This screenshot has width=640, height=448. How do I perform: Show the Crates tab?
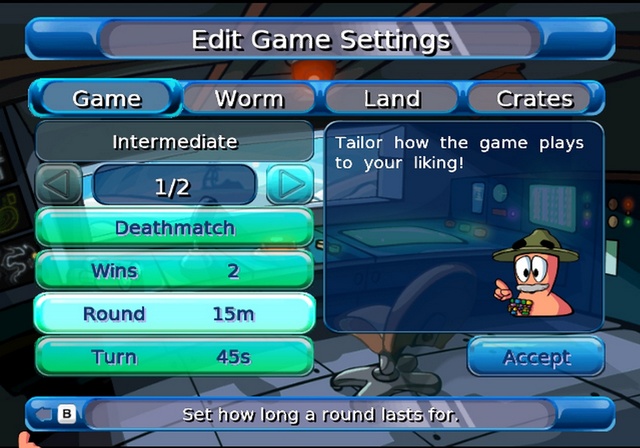coord(534,99)
